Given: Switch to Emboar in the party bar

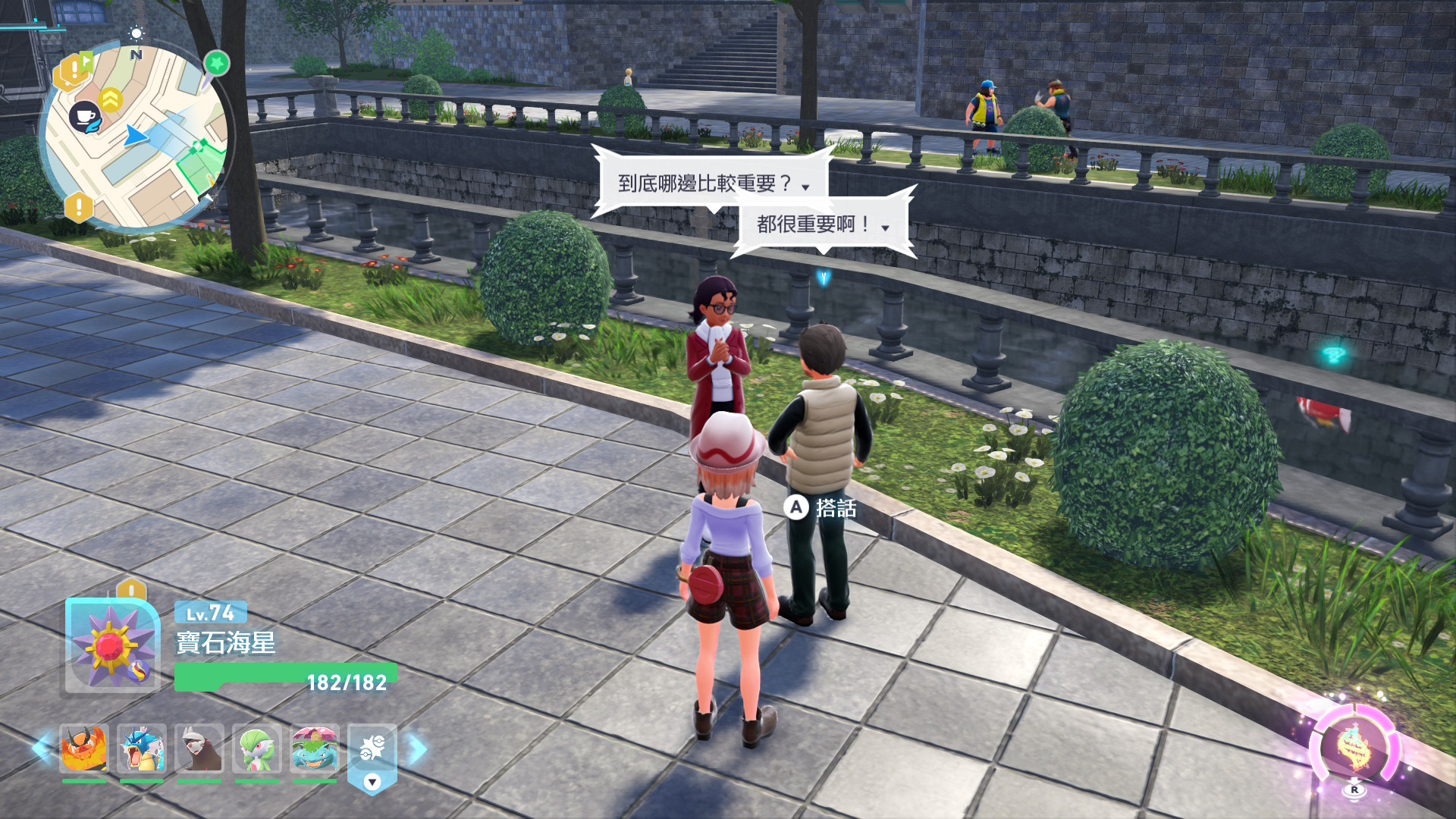Looking at the screenshot, I should pyautogui.click(x=84, y=748).
